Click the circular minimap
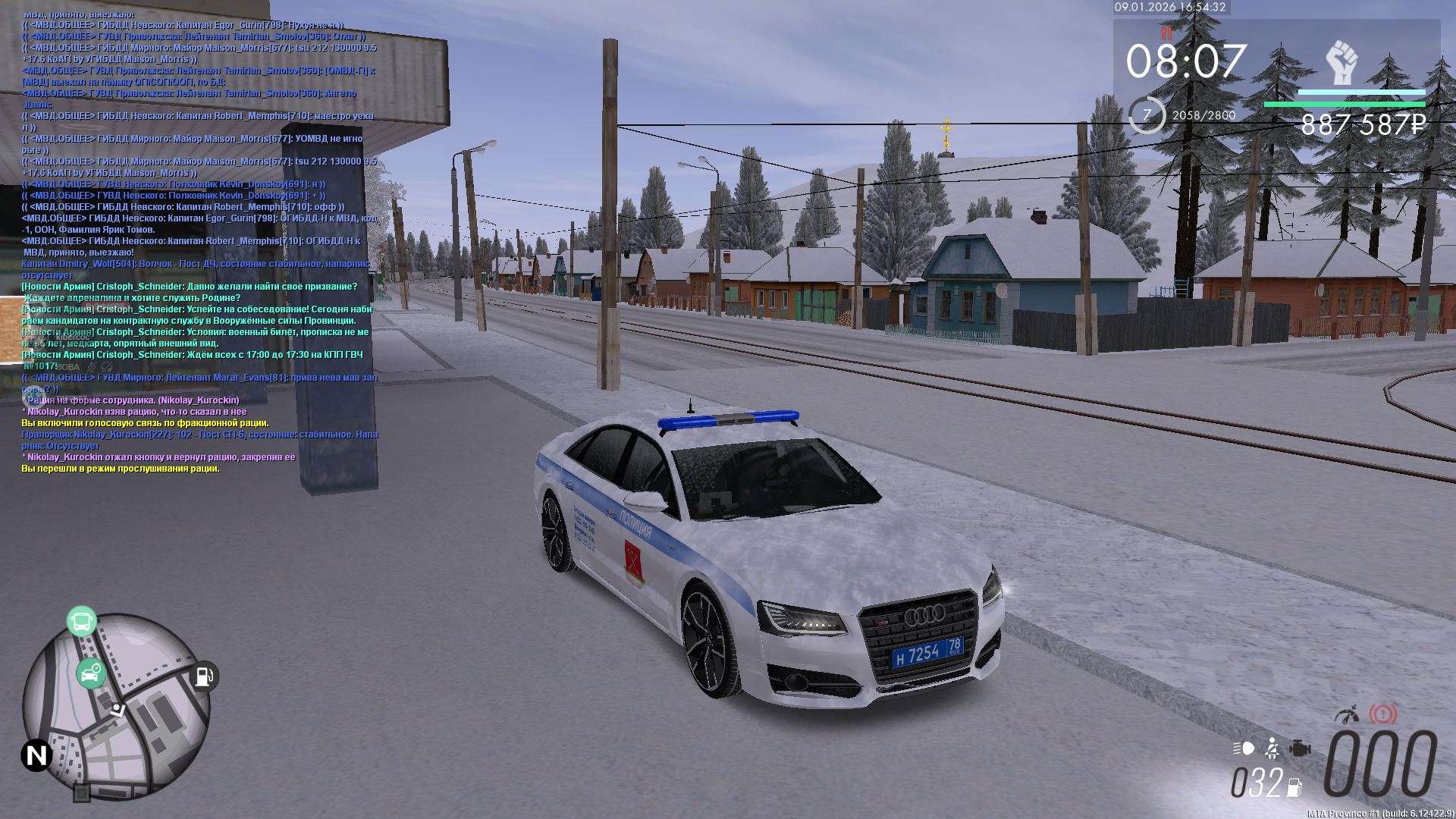1456x819 pixels. [116, 707]
